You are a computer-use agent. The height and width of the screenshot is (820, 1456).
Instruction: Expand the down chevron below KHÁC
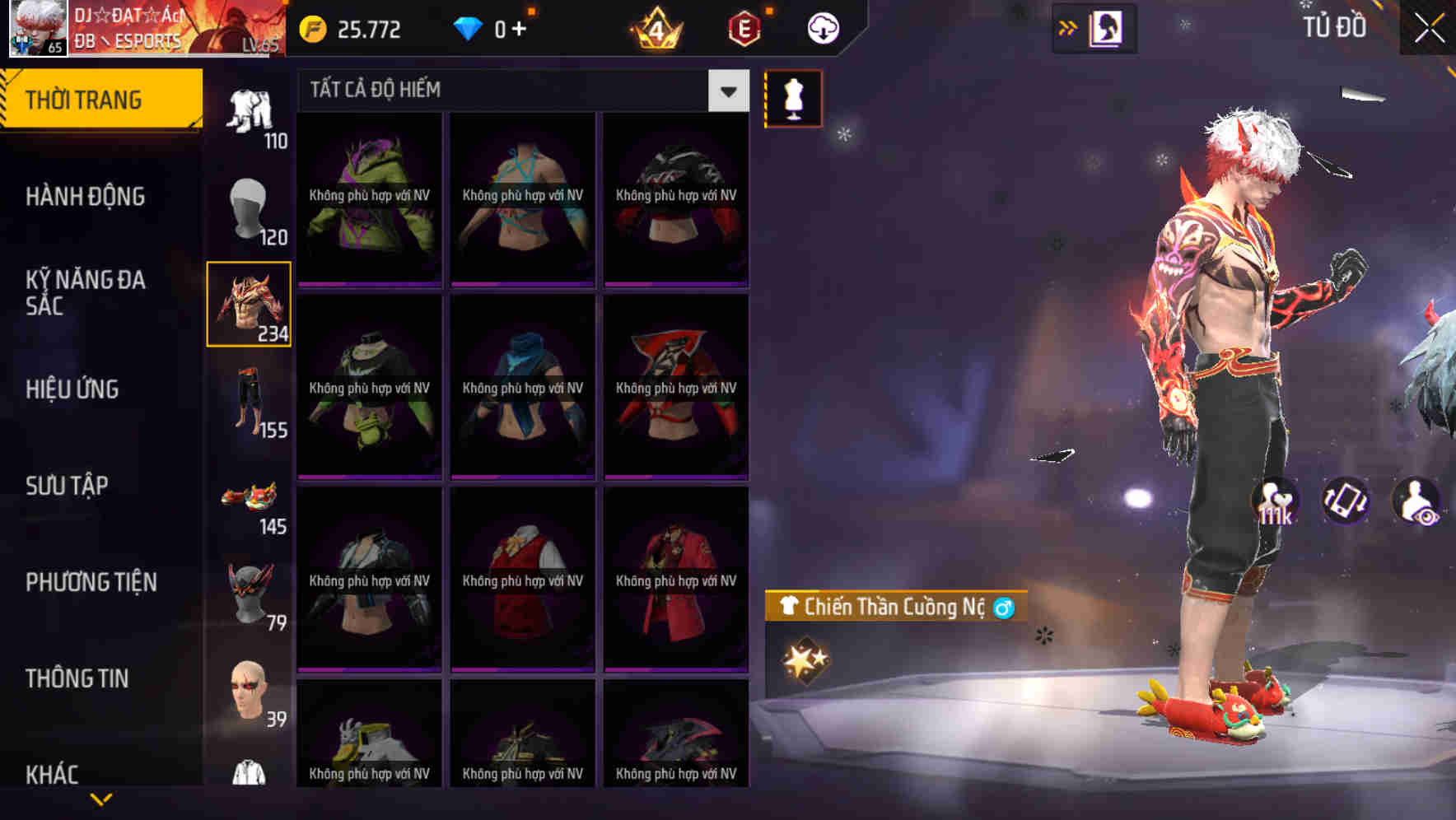click(x=101, y=797)
